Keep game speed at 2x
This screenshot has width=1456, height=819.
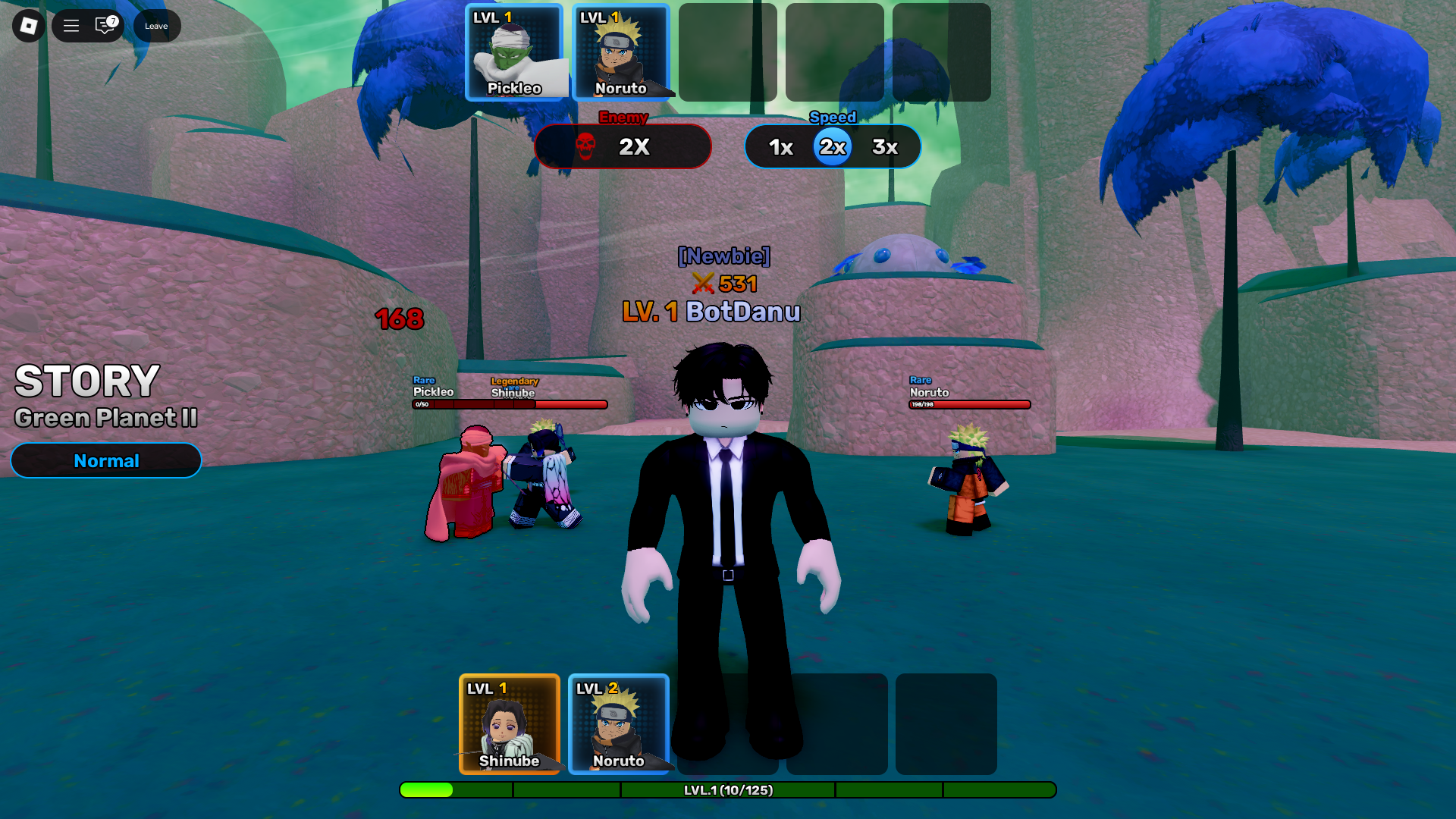(x=832, y=146)
